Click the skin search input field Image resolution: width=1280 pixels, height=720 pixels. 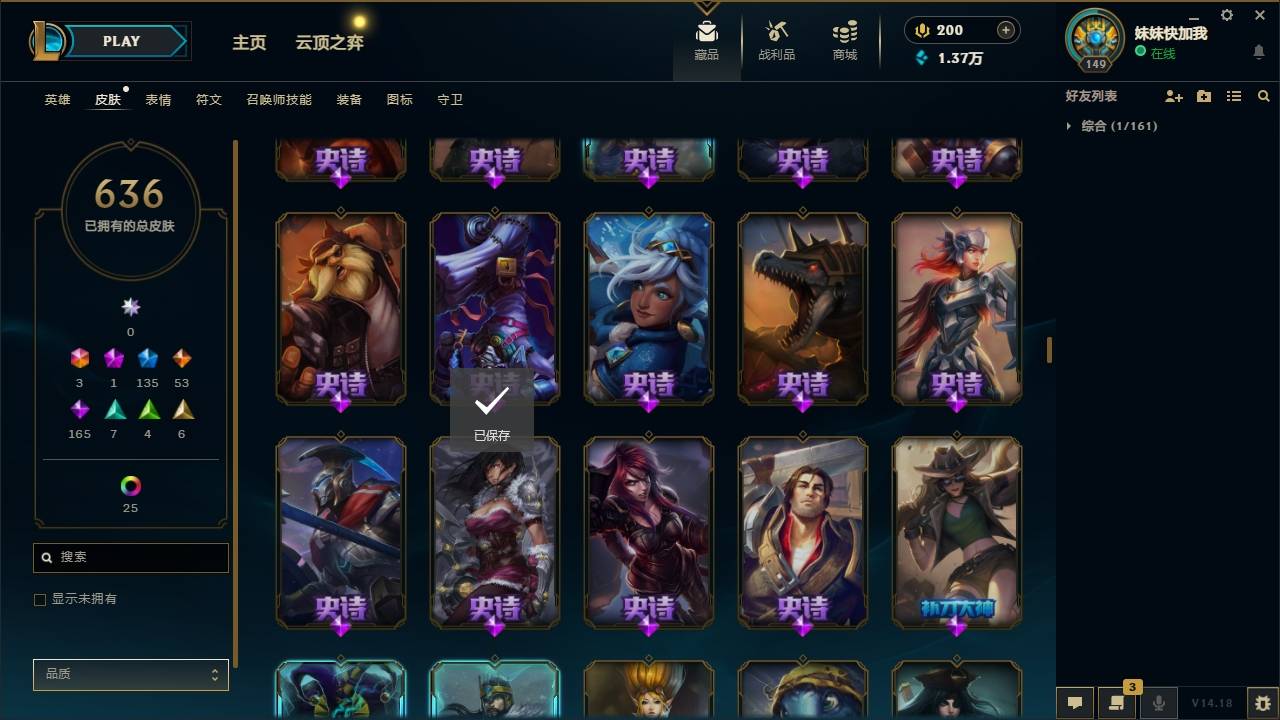[x=130, y=557]
